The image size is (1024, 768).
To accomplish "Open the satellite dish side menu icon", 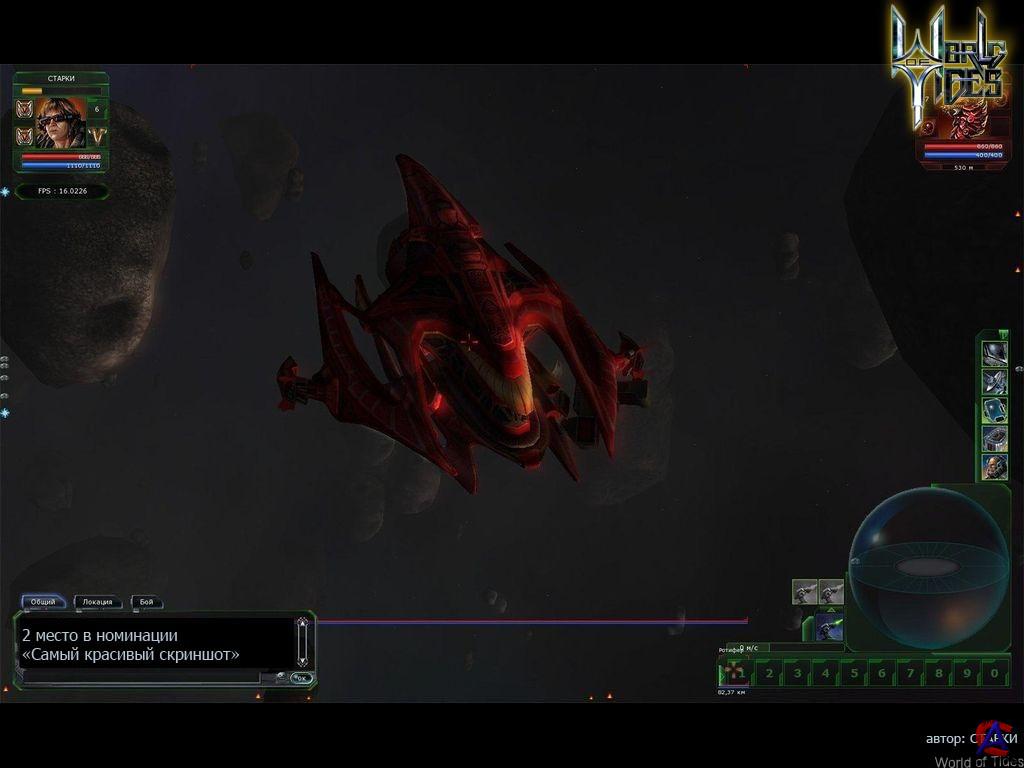I will pyautogui.click(x=994, y=381).
